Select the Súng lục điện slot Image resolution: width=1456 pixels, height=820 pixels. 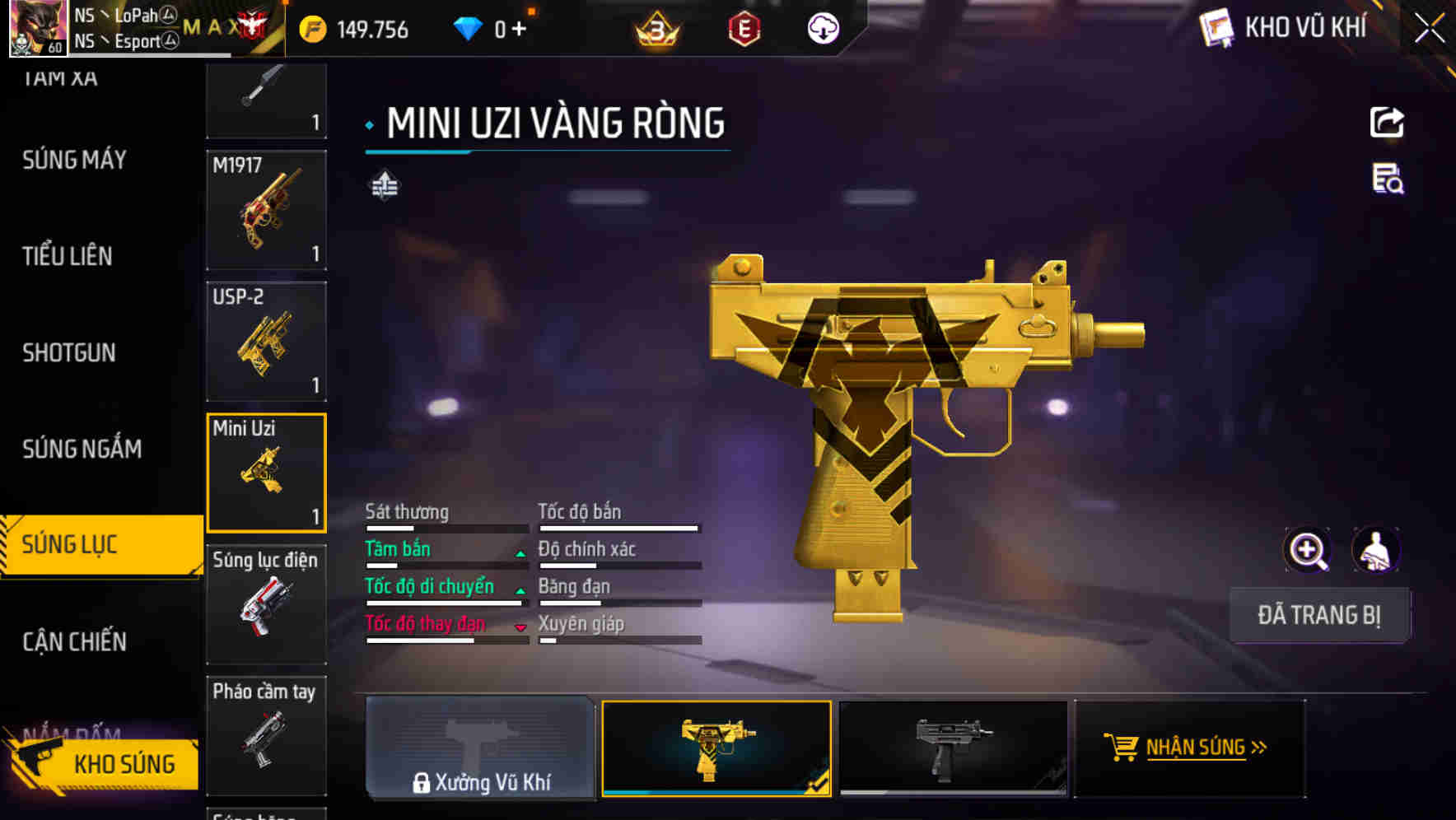coord(266,604)
